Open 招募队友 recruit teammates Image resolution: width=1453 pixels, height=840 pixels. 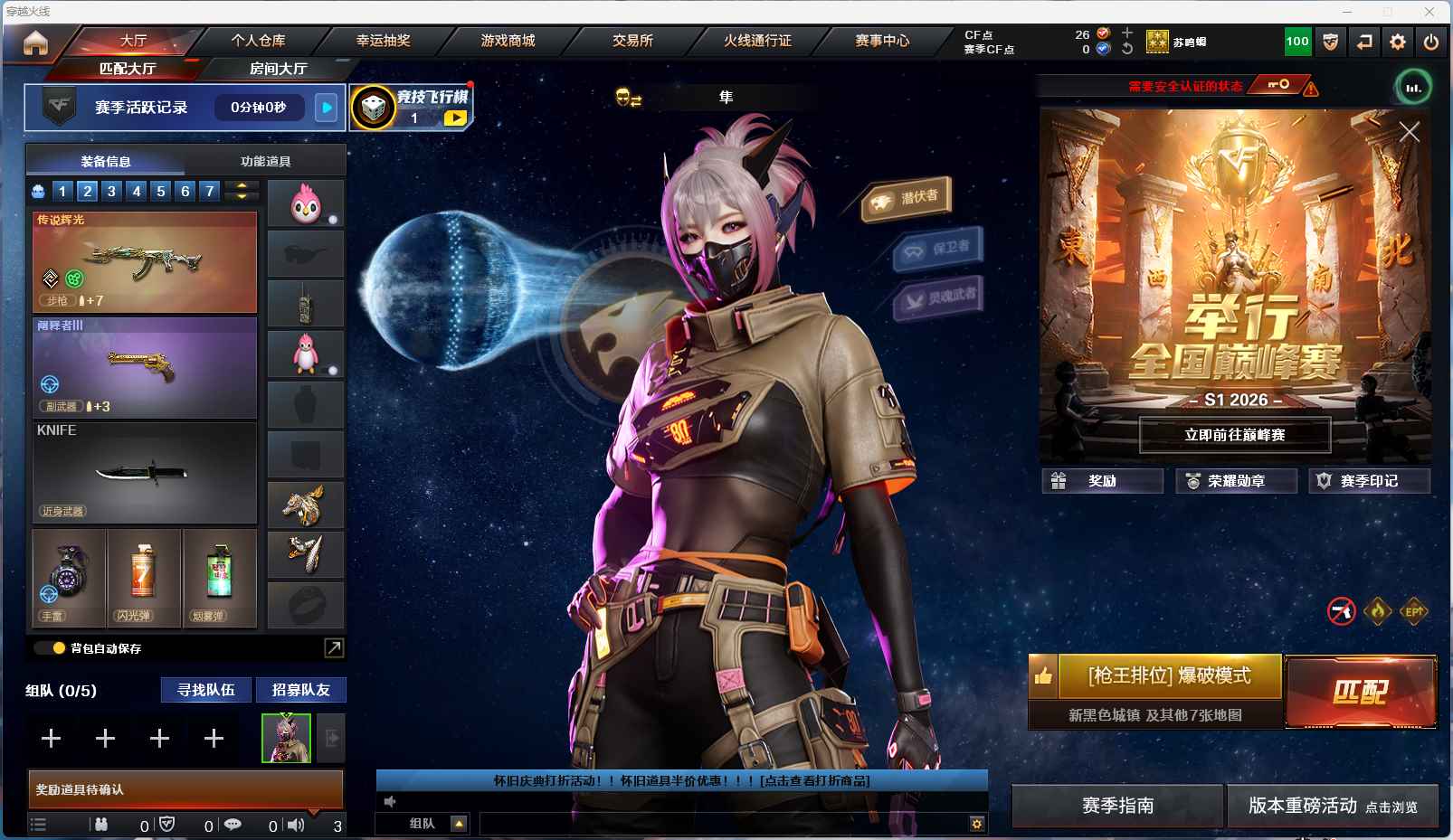(300, 690)
